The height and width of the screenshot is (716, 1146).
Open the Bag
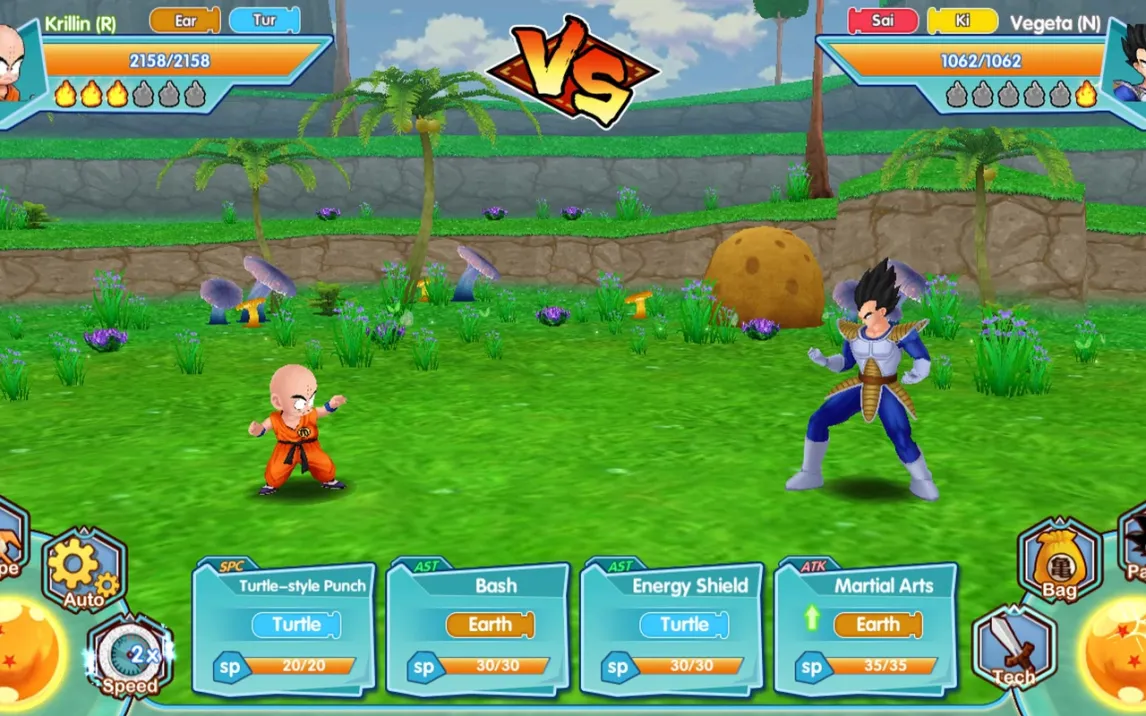pyautogui.click(x=1059, y=562)
